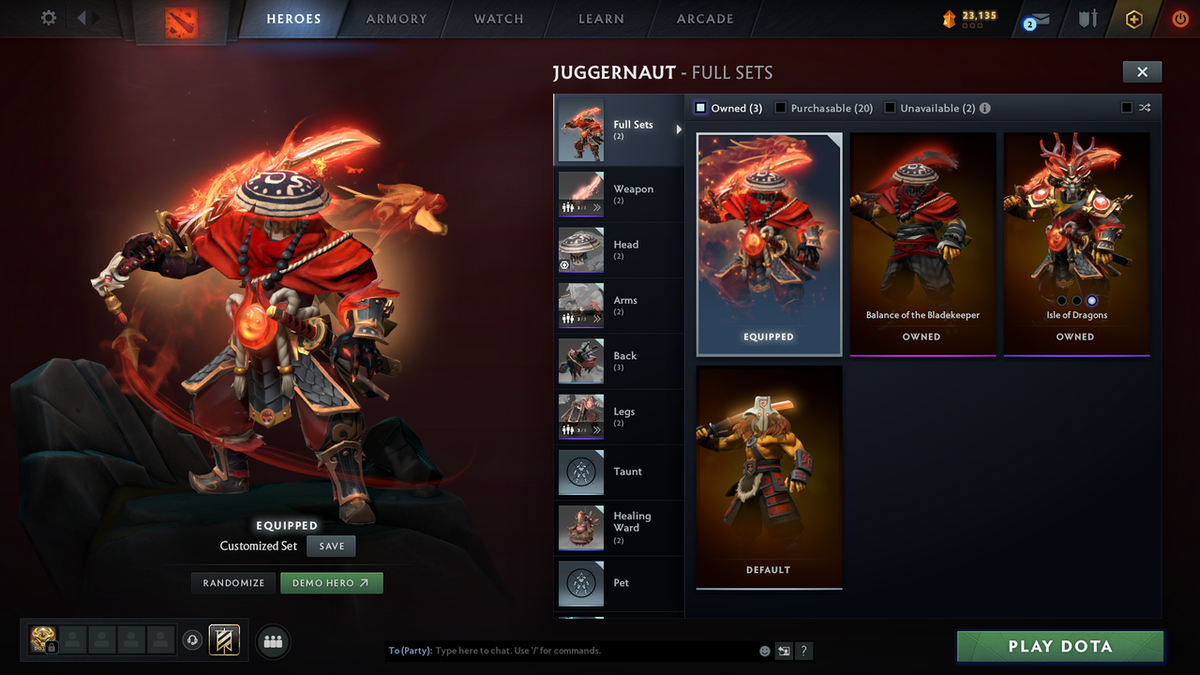The width and height of the screenshot is (1200, 675).
Task: Open the settings gear icon
Action: [x=48, y=18]
